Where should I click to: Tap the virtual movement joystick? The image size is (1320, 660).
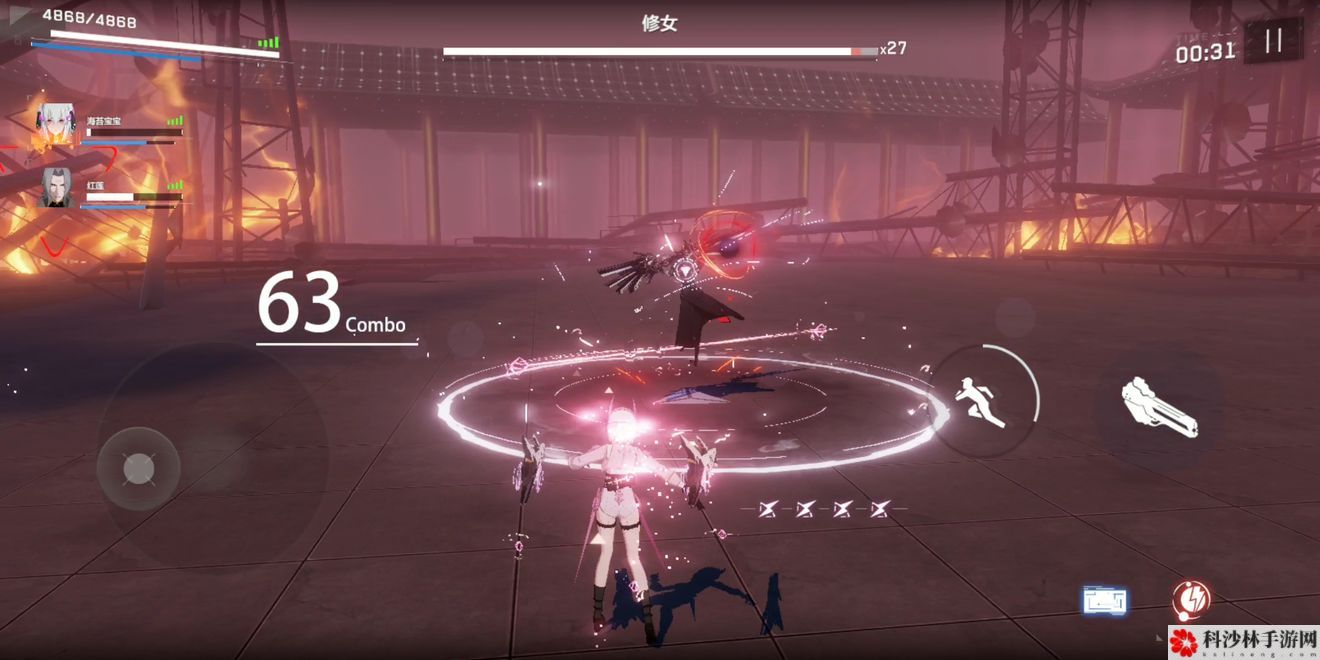click(x=139, y=468)
